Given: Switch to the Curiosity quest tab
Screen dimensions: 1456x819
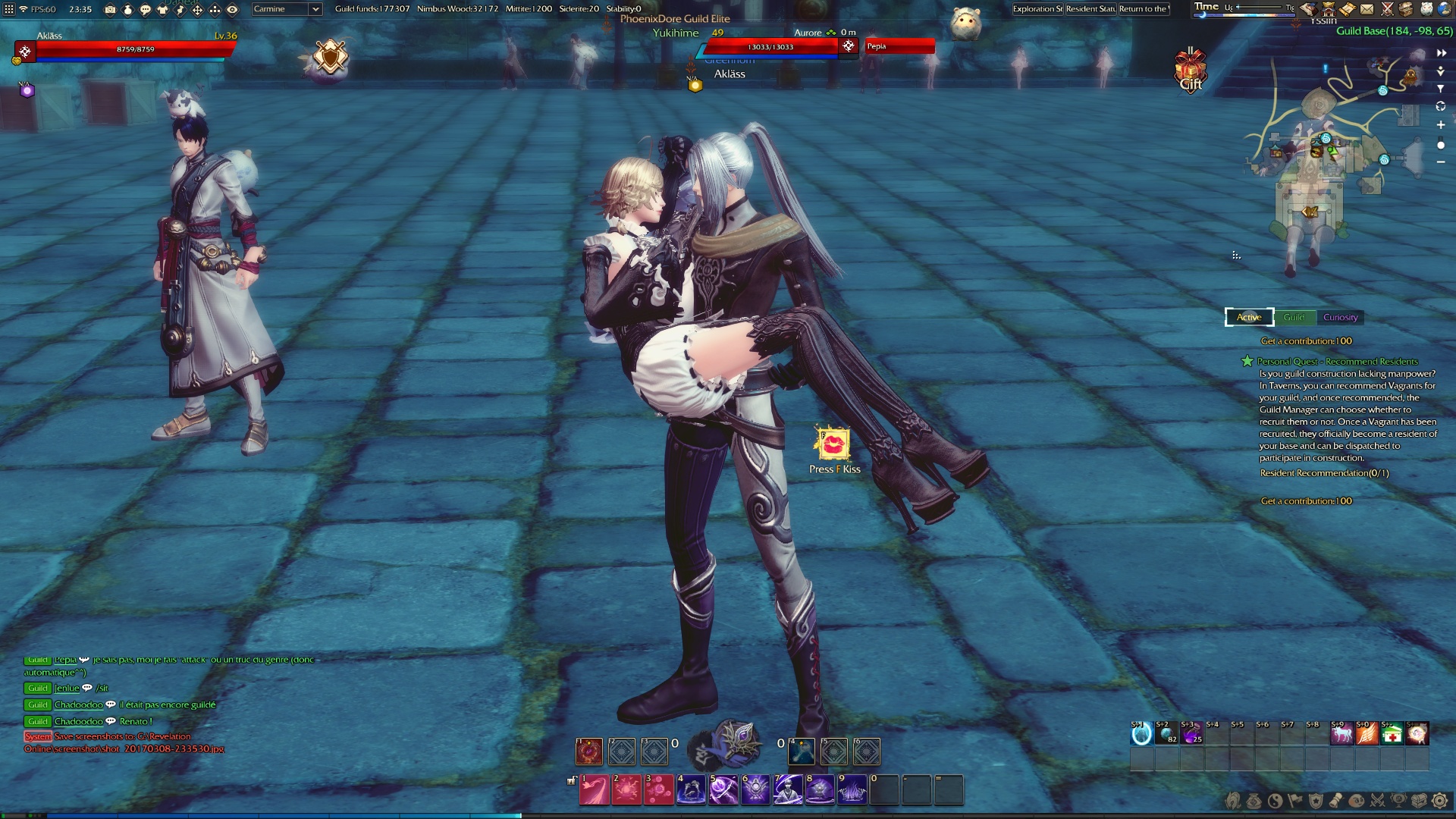Looking at the screenshot, I should click(1340, 318).
